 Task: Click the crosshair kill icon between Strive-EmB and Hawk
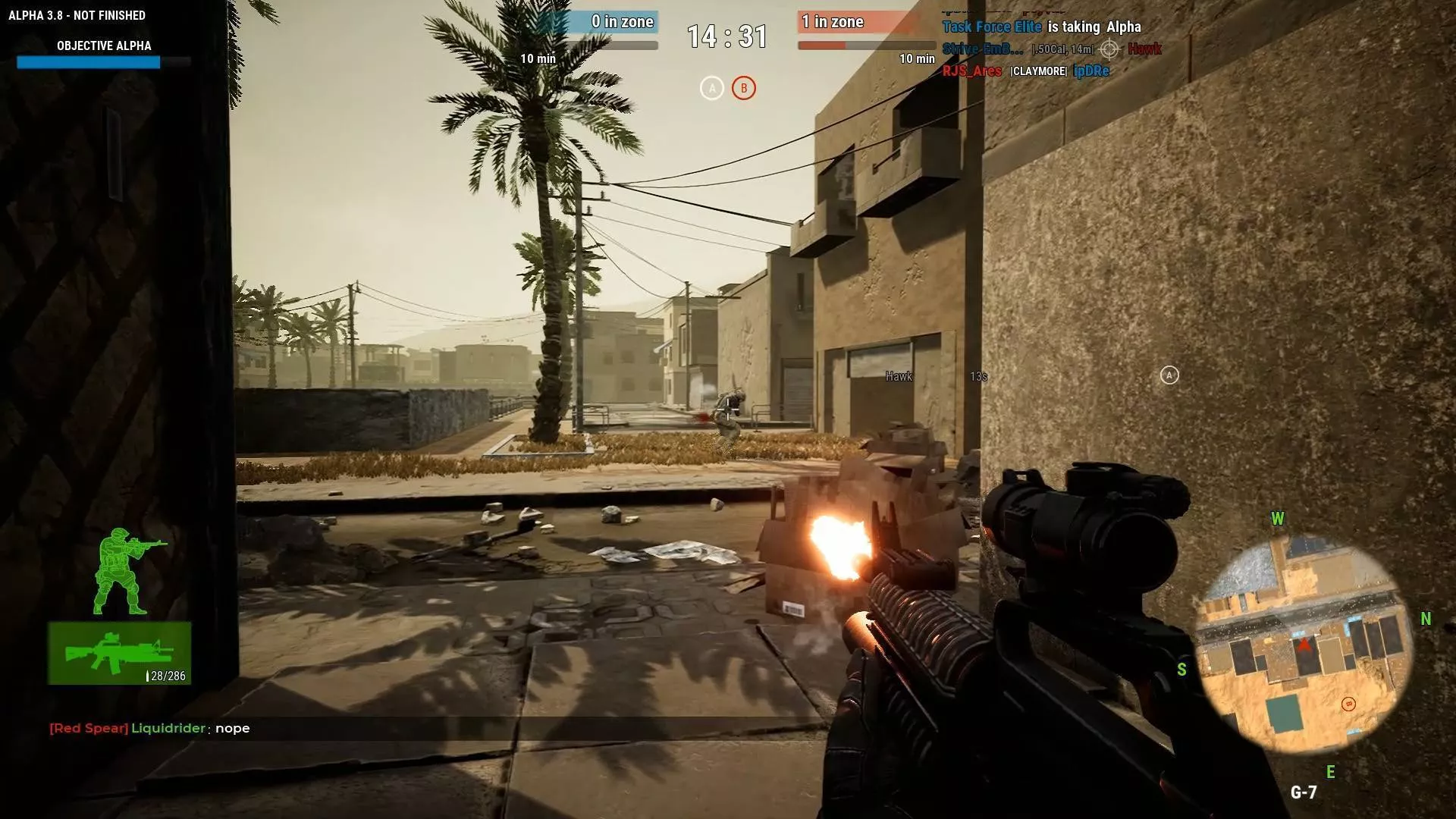[x=1110, y=49]
